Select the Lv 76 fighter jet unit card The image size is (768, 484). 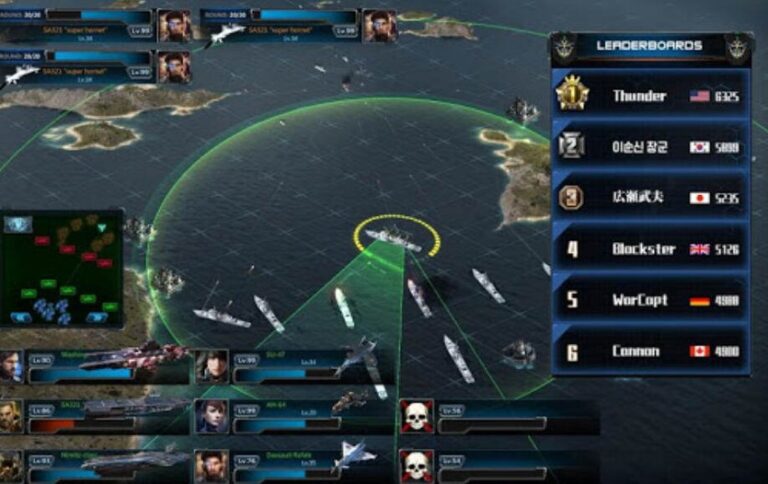tap(290, 464)
